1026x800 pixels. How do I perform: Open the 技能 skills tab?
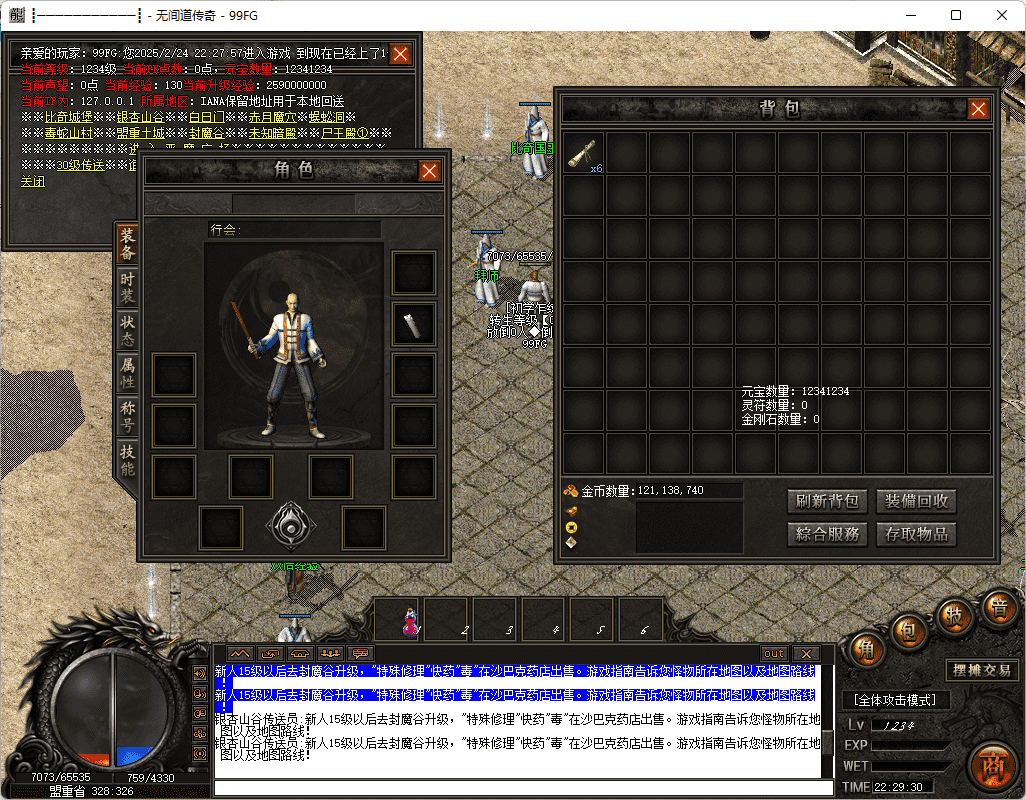(127, 458)
